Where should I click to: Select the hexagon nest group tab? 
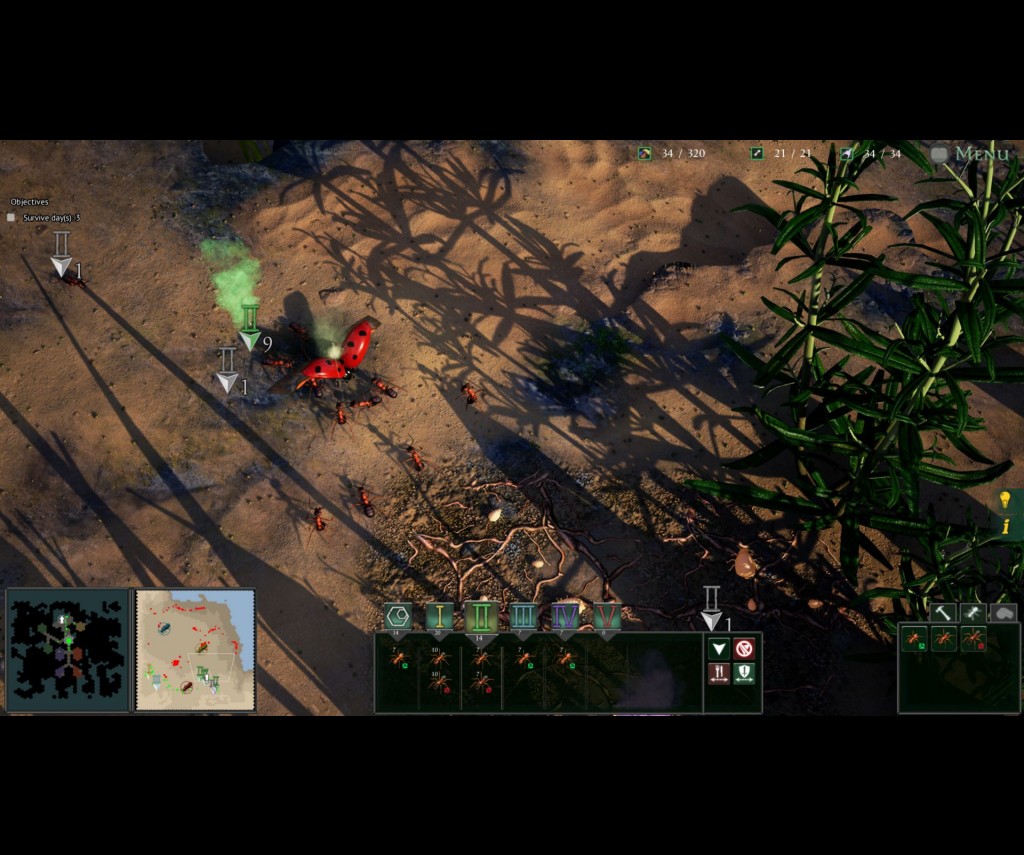tap(397, 616)
